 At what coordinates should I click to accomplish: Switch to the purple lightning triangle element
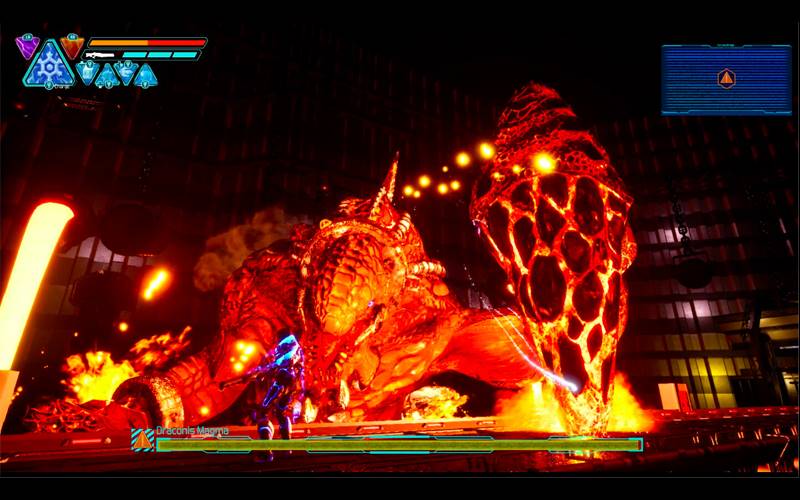tap(27, 45)
